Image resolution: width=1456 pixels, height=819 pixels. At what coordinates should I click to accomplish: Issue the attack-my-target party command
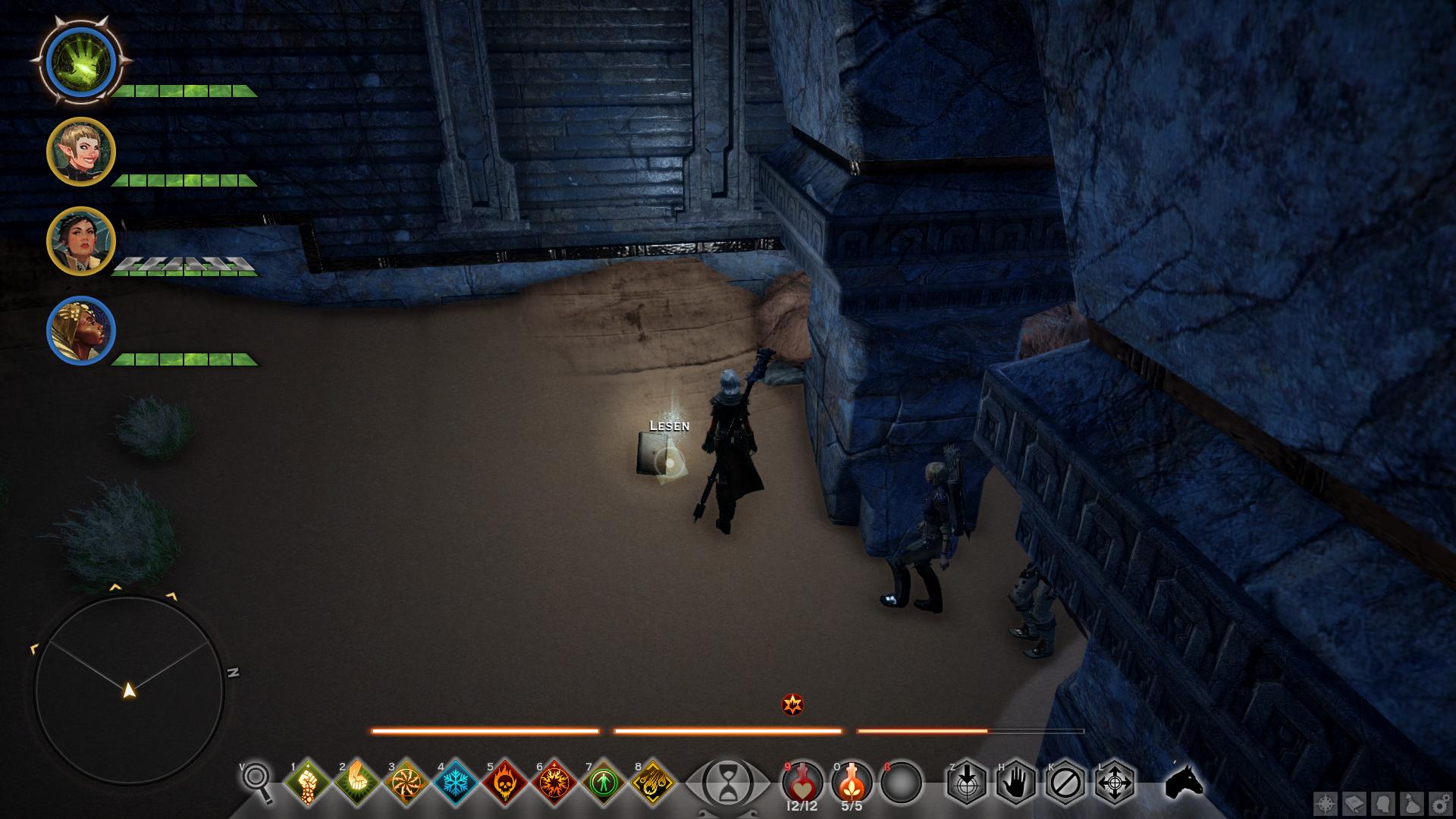pyautogui.click(x=966, y=782)
